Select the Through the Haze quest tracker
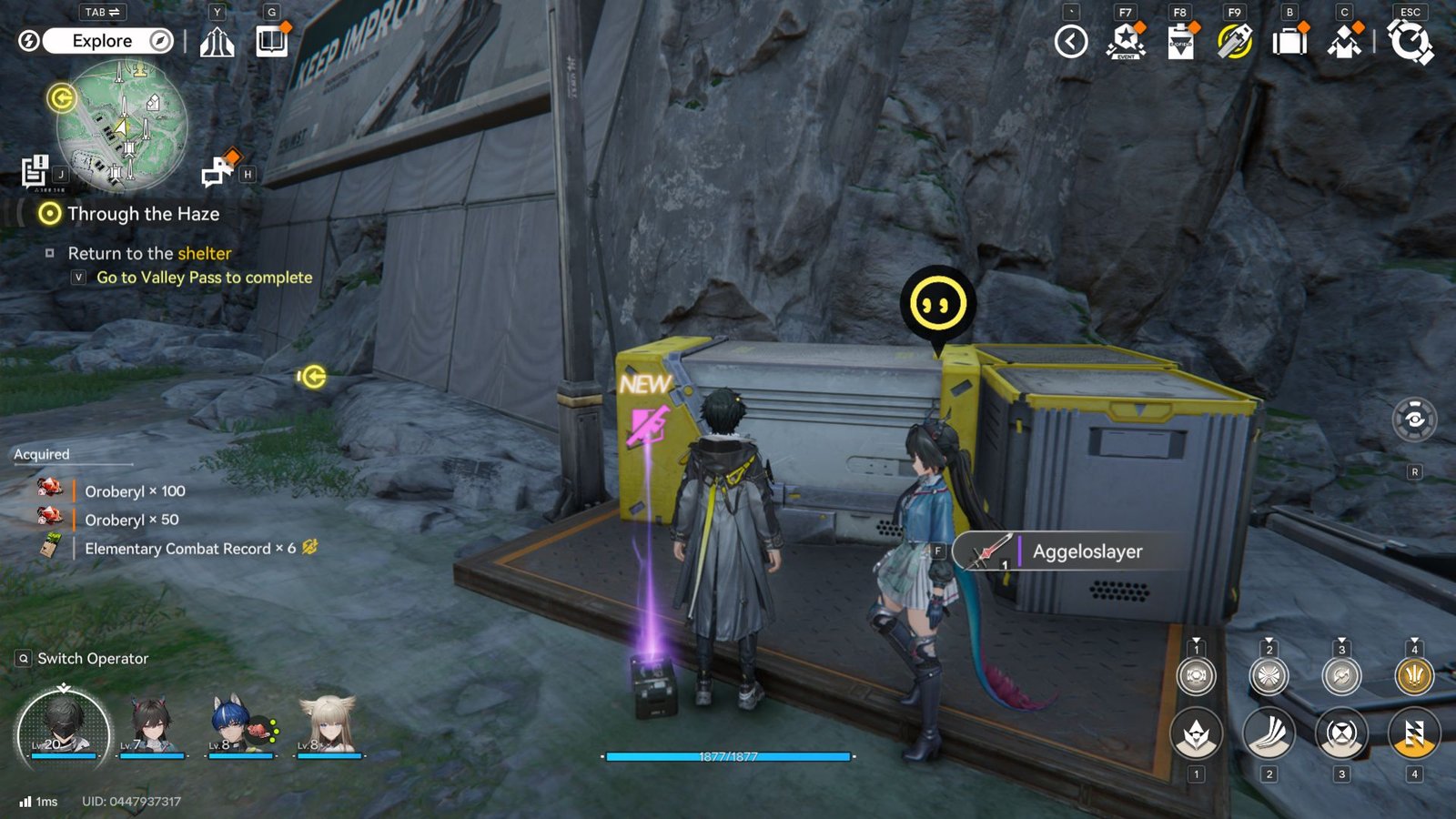The width and height of the screenshot is (1456, 819). [143, 214]
